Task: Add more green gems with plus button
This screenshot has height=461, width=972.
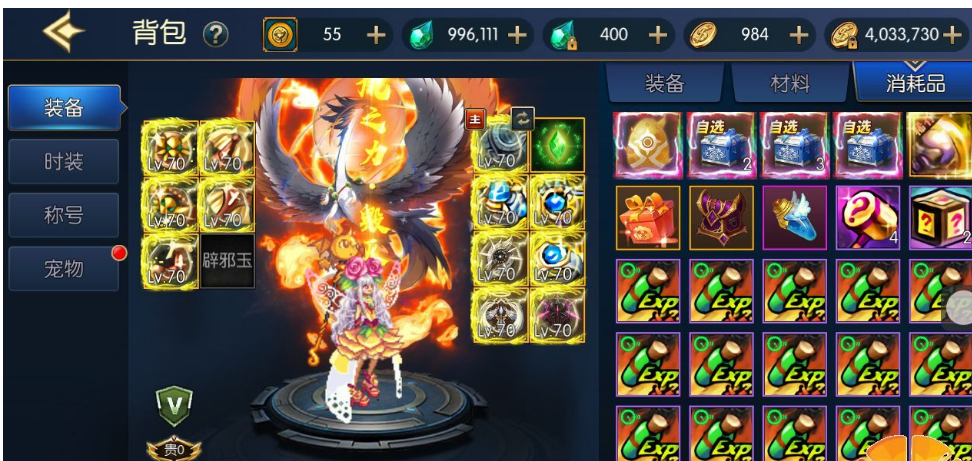Action: coord(517,35)
